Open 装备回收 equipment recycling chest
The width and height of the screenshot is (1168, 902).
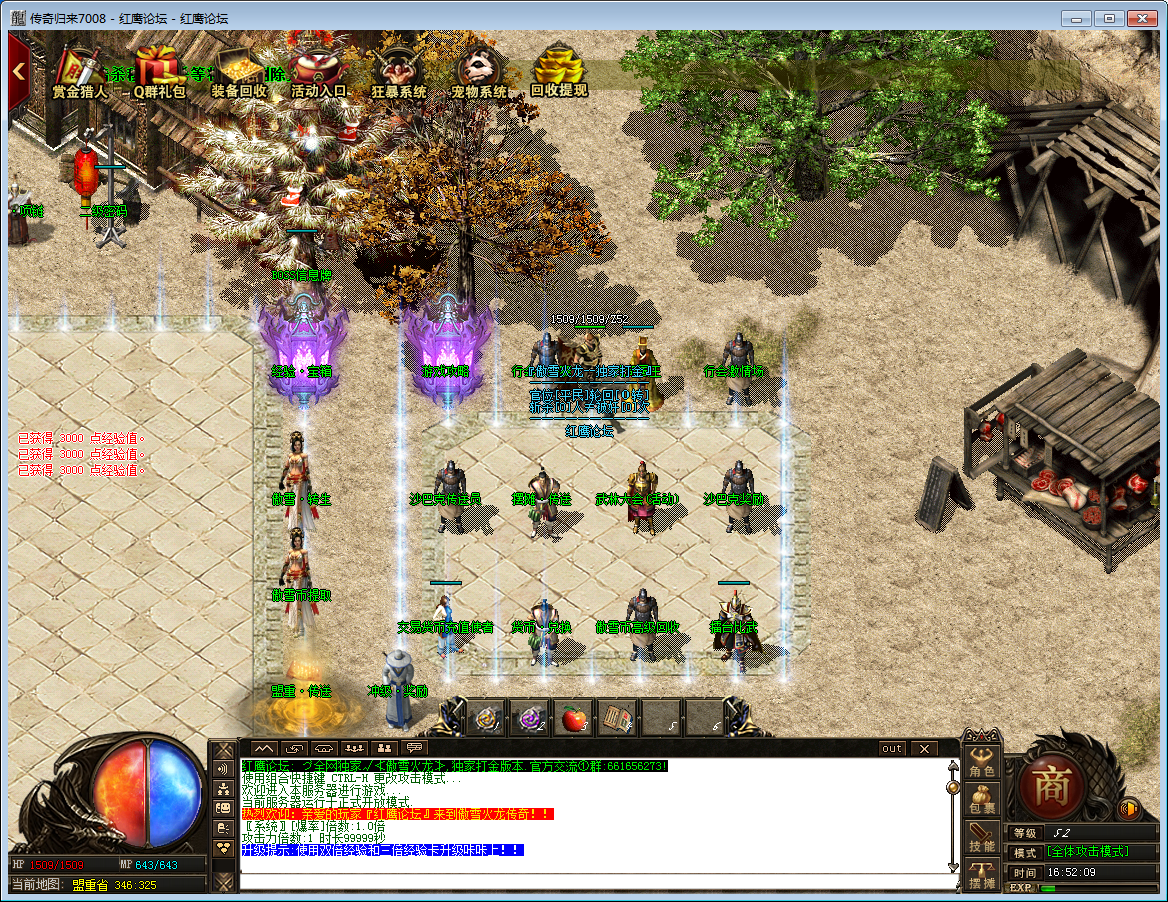pyautogui.click(x=239, y=69)
